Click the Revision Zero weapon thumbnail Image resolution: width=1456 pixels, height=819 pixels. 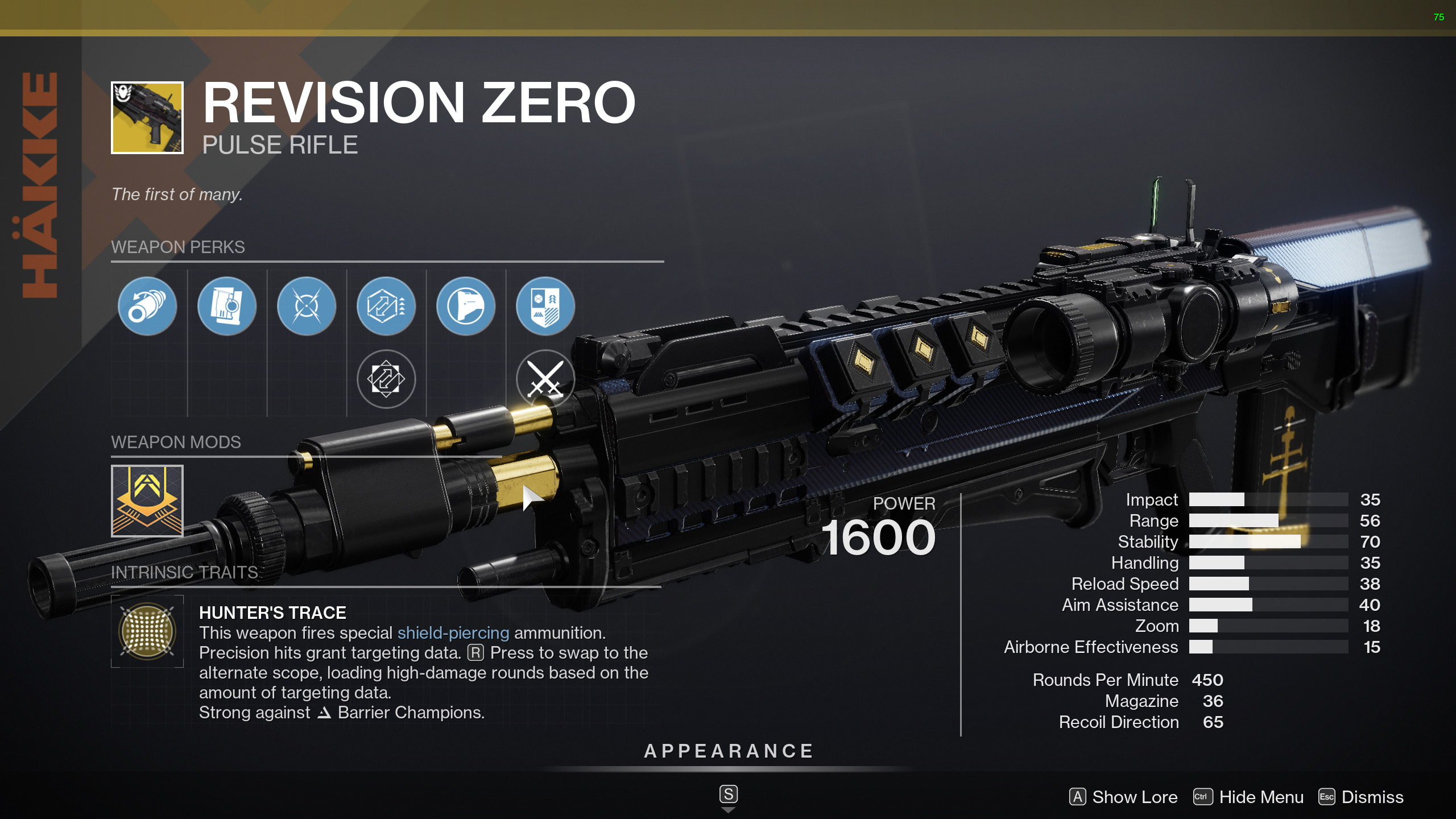coord(147,118)
